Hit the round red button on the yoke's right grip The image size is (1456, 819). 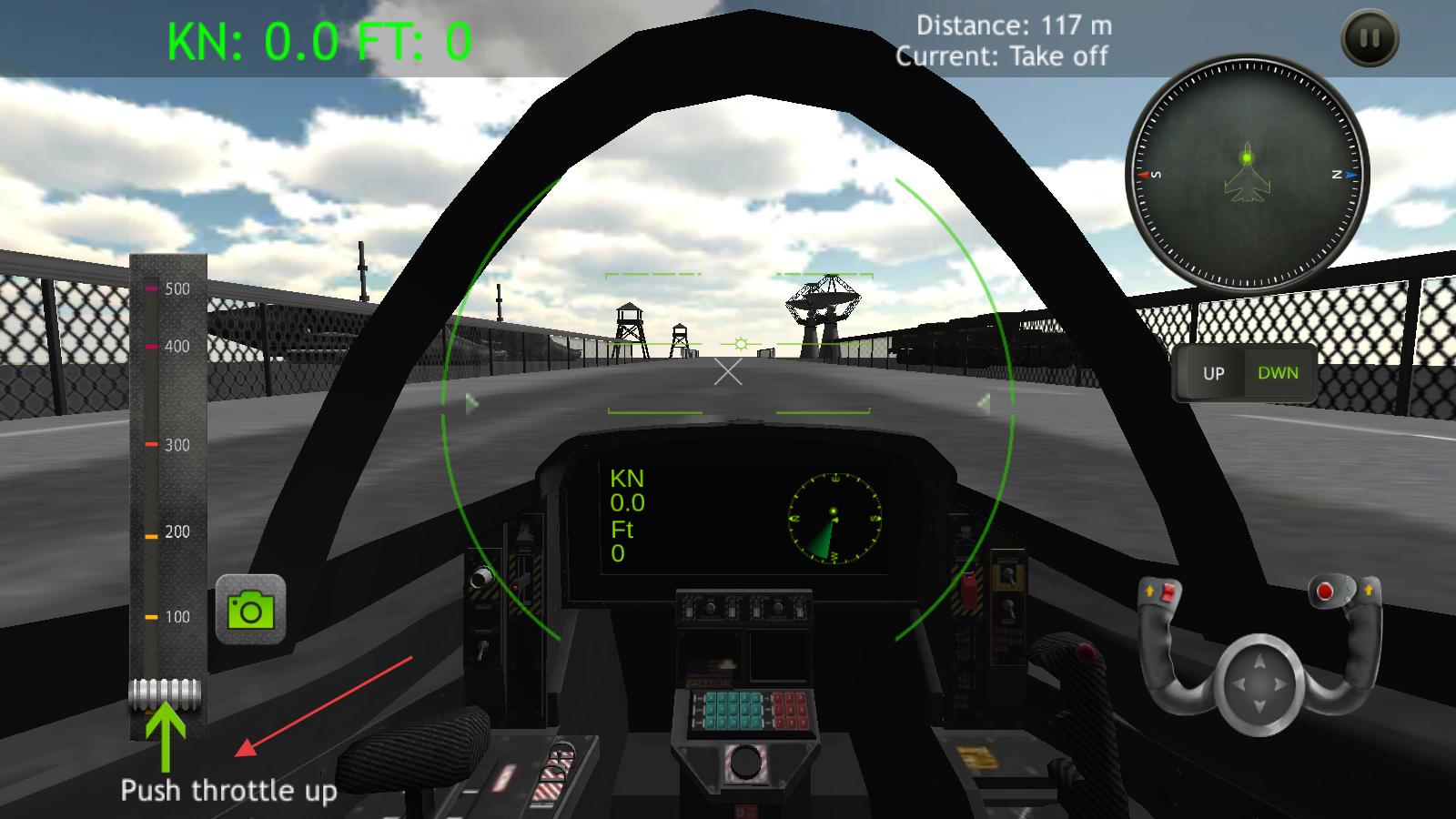[x=1325, y=592]
